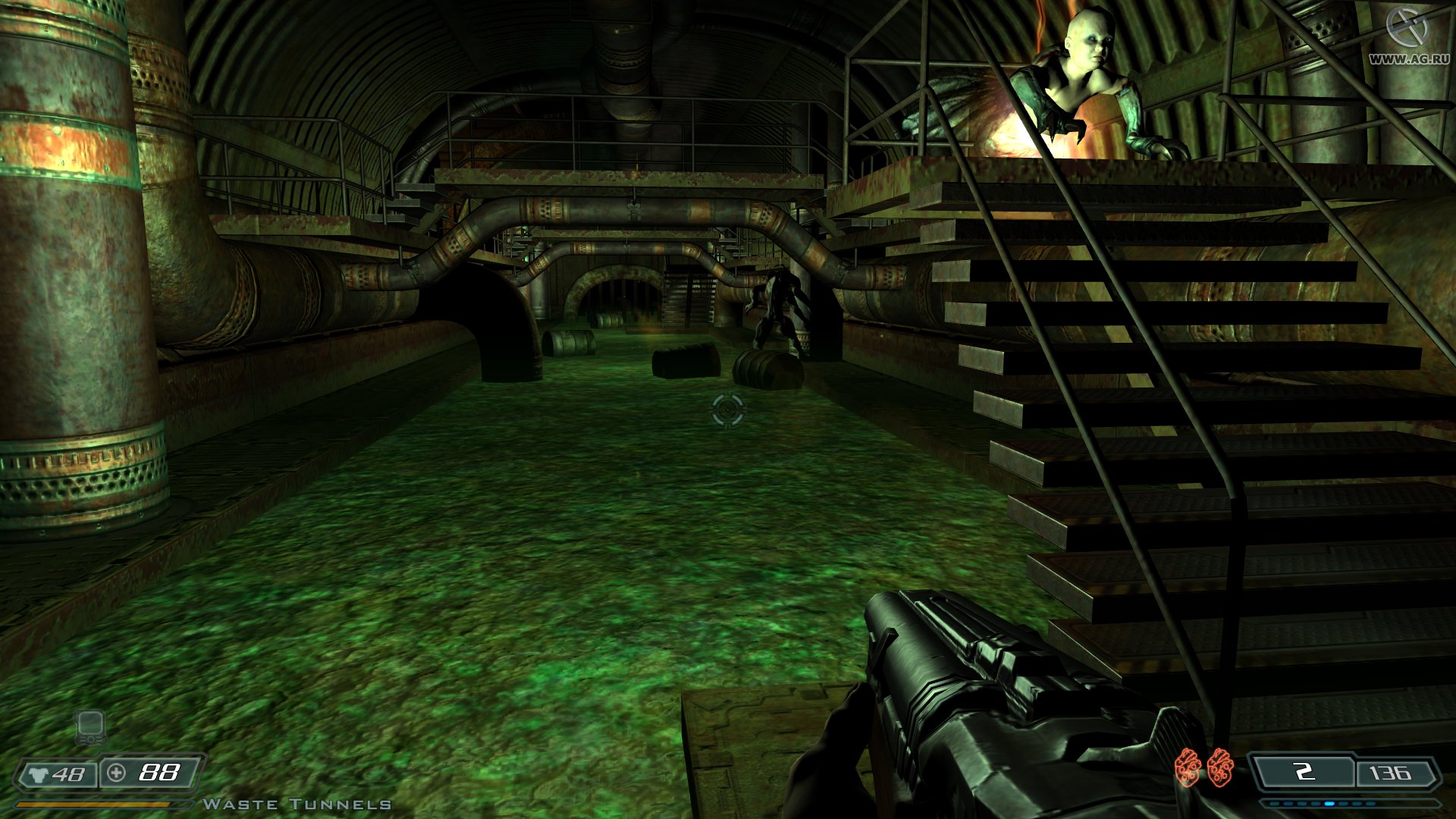
Task: Click the health value reading 88
Action: tap(159, 774)
